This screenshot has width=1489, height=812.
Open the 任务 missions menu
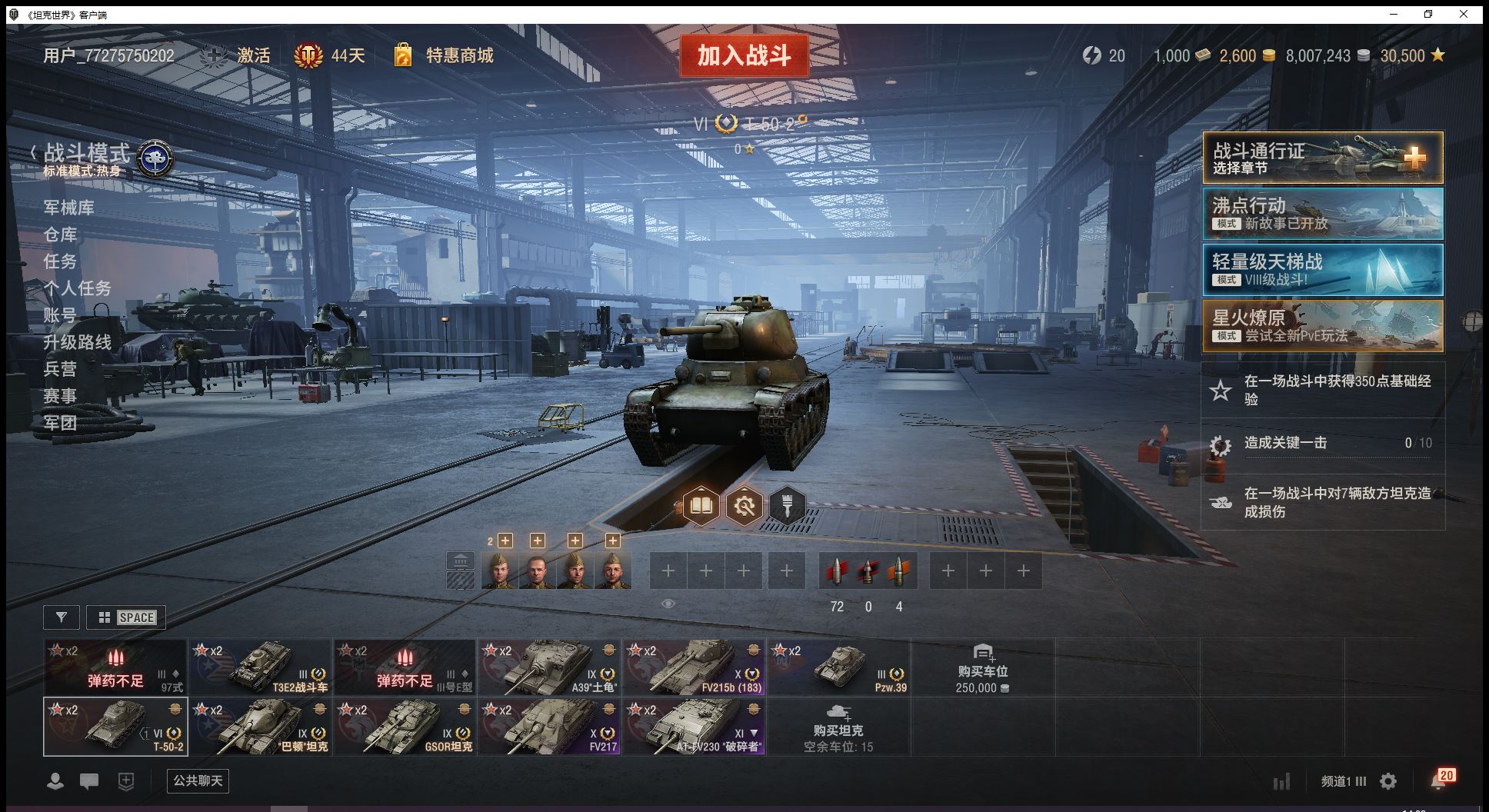click(60, 261)
